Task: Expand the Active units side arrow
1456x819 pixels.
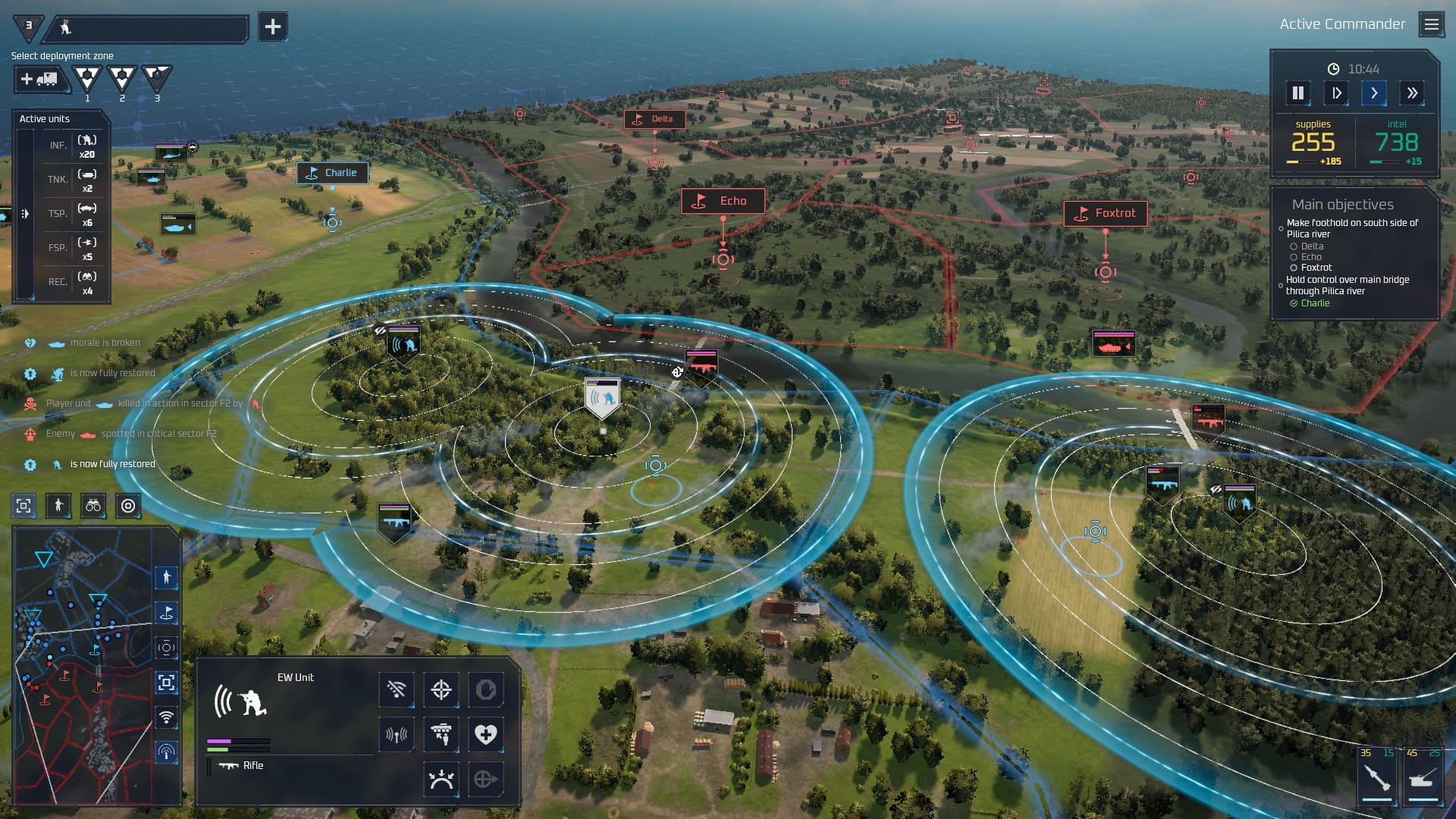Action: [25, 214]
